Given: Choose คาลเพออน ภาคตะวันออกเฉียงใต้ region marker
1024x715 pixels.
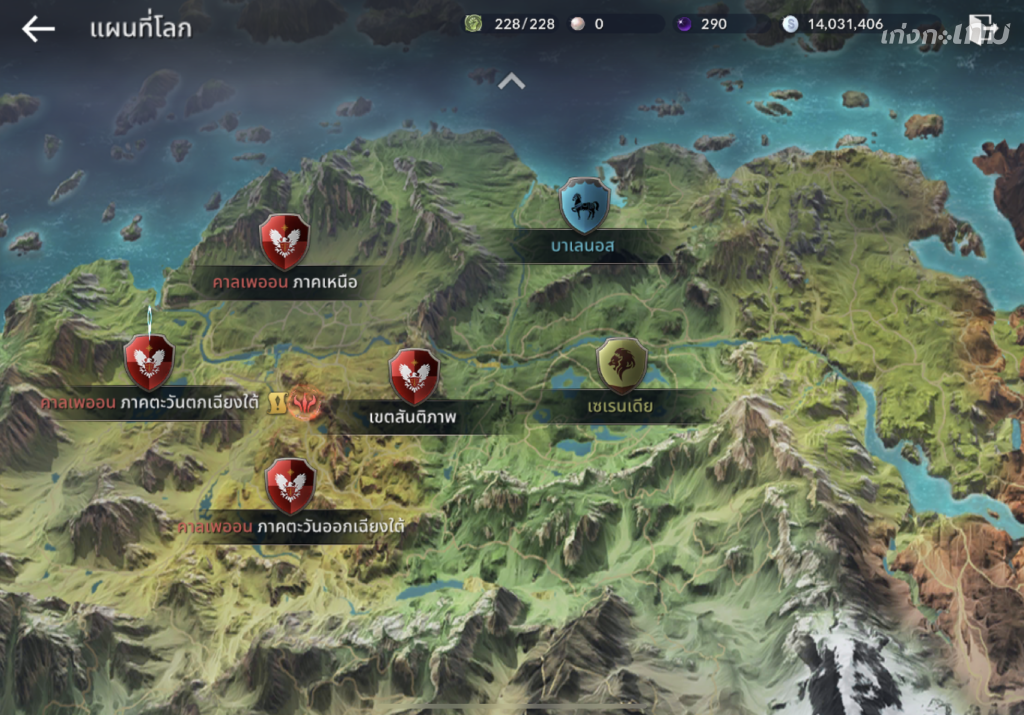Looking at the screenshot, I should coord(290,486).
